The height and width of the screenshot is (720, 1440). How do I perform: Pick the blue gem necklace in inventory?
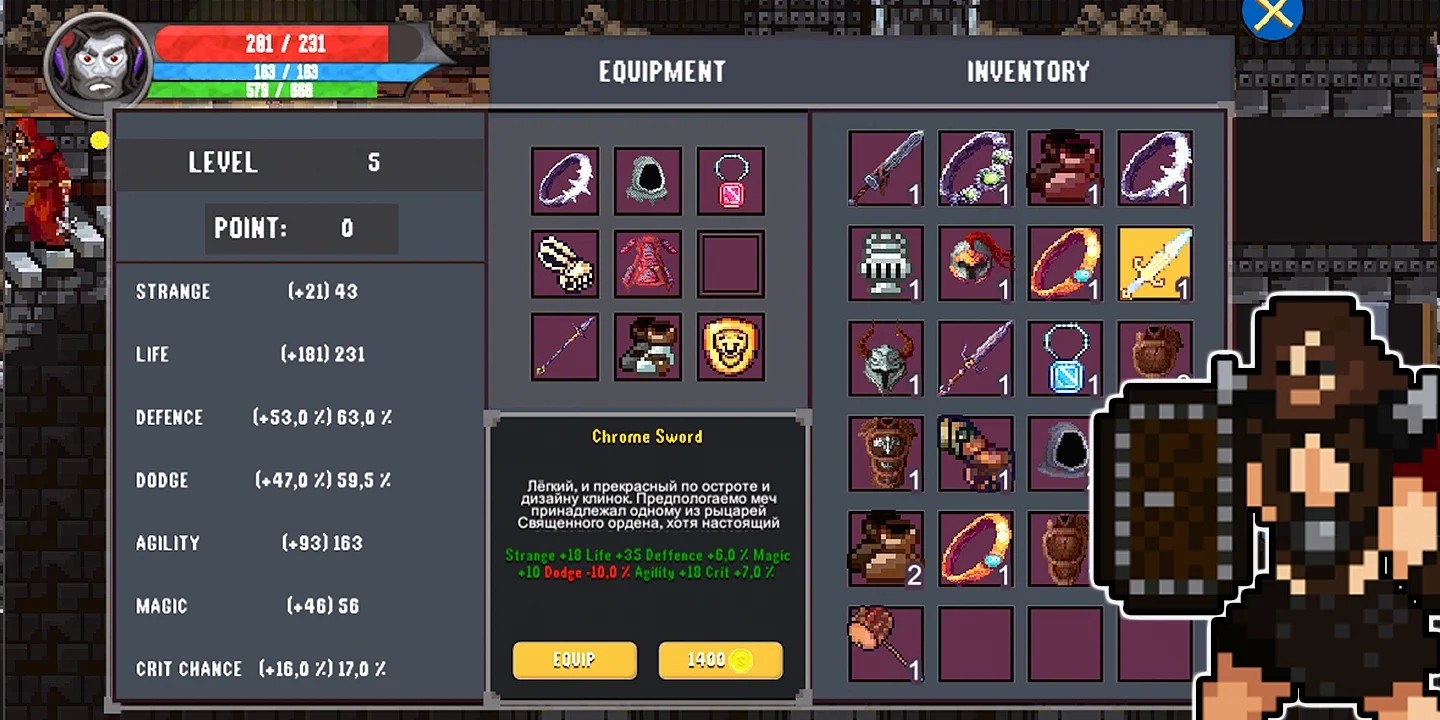(x=1065, y=357)
